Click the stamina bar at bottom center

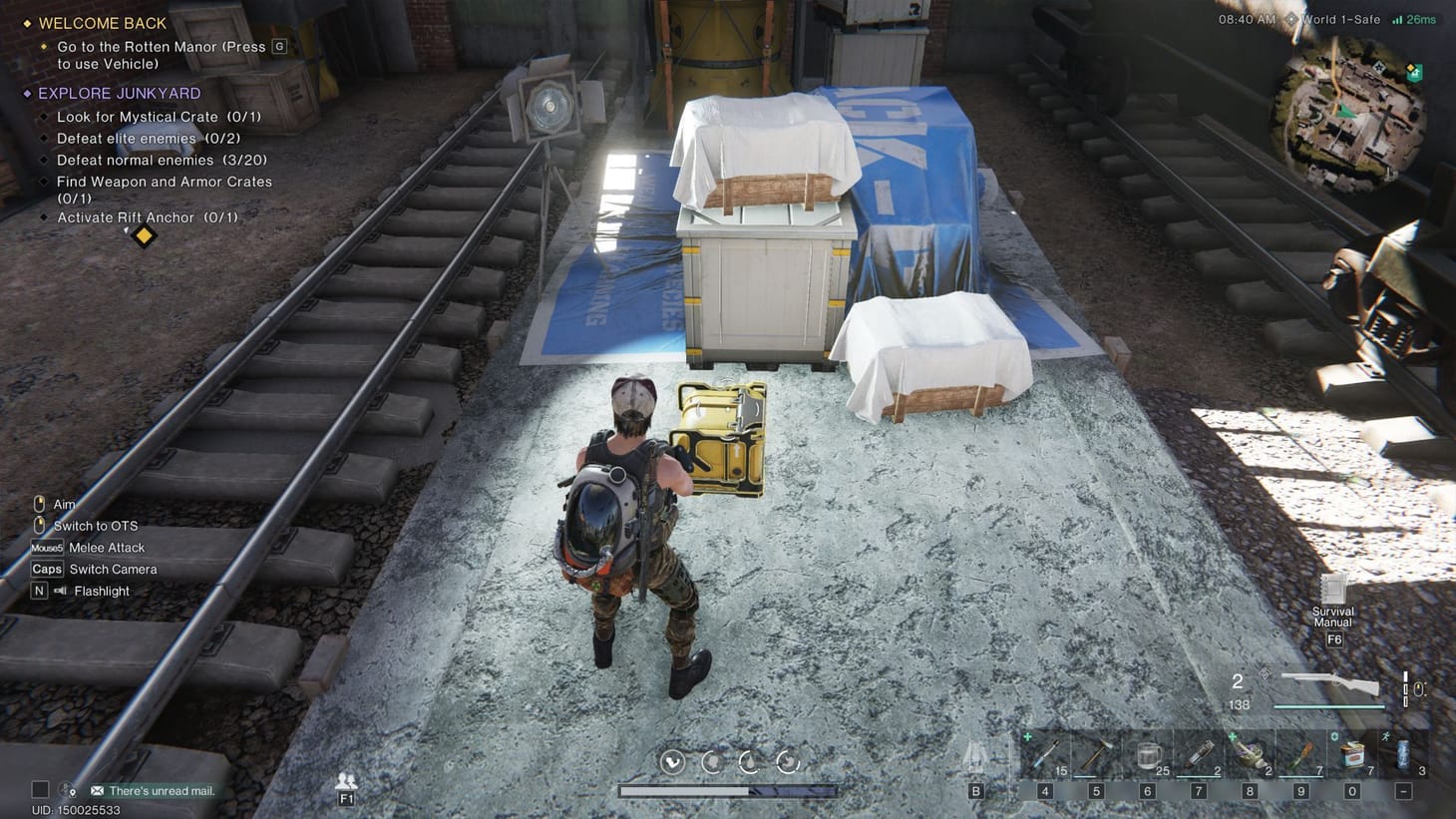point(729,789)
